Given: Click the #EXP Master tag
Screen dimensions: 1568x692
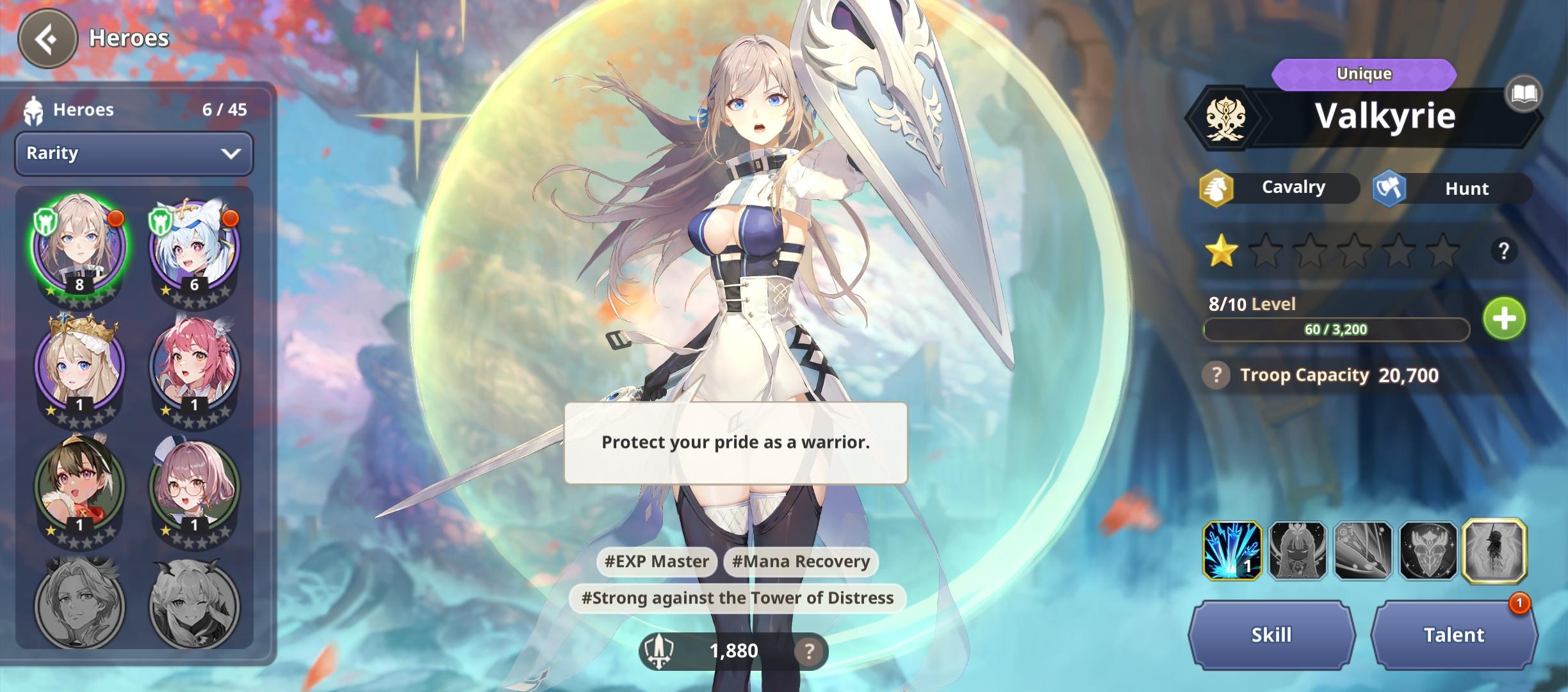Looking at the screenshot, I should coord(658,561).
